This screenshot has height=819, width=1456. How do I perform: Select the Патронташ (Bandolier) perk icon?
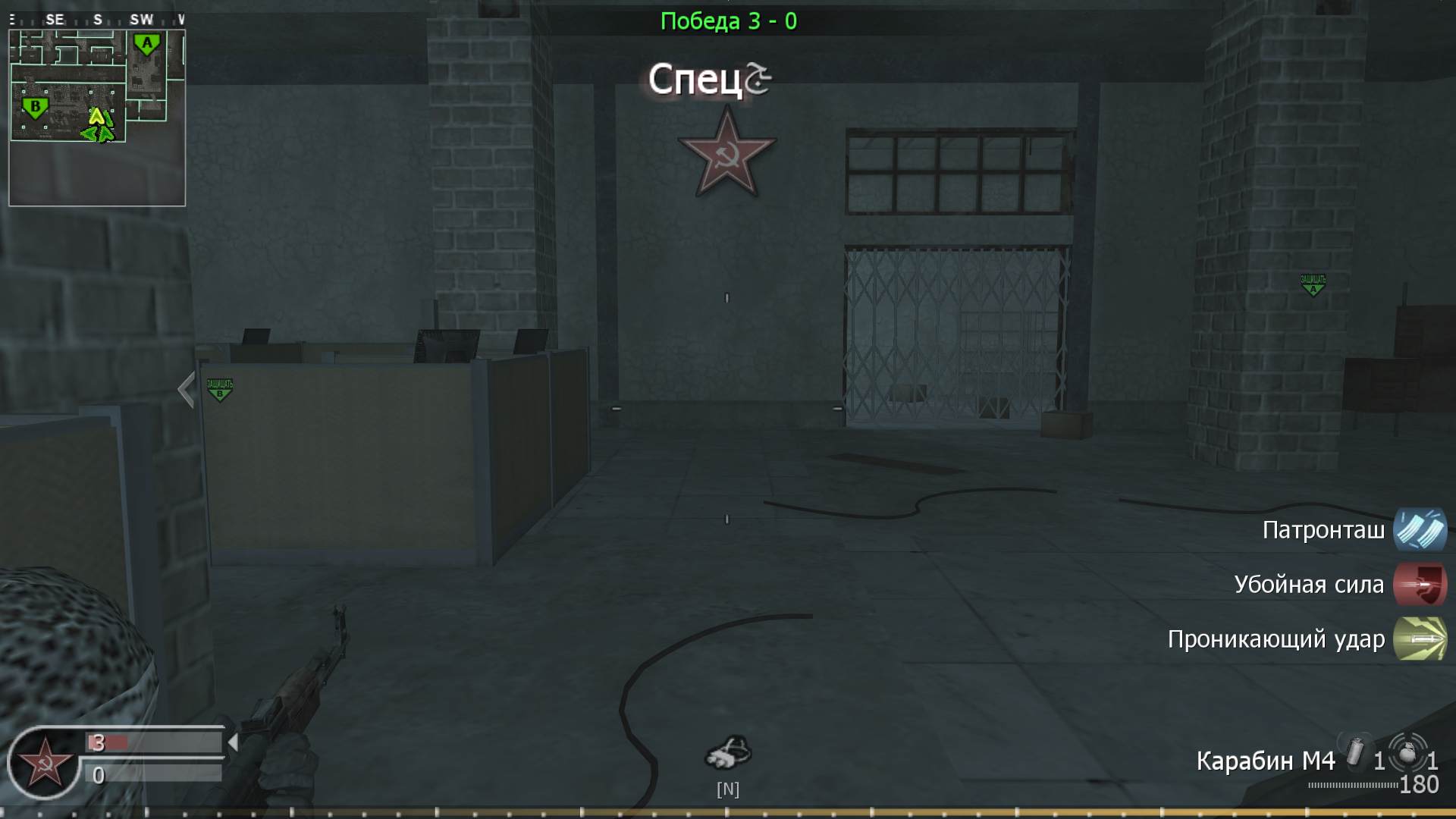tap(1419, 531)
